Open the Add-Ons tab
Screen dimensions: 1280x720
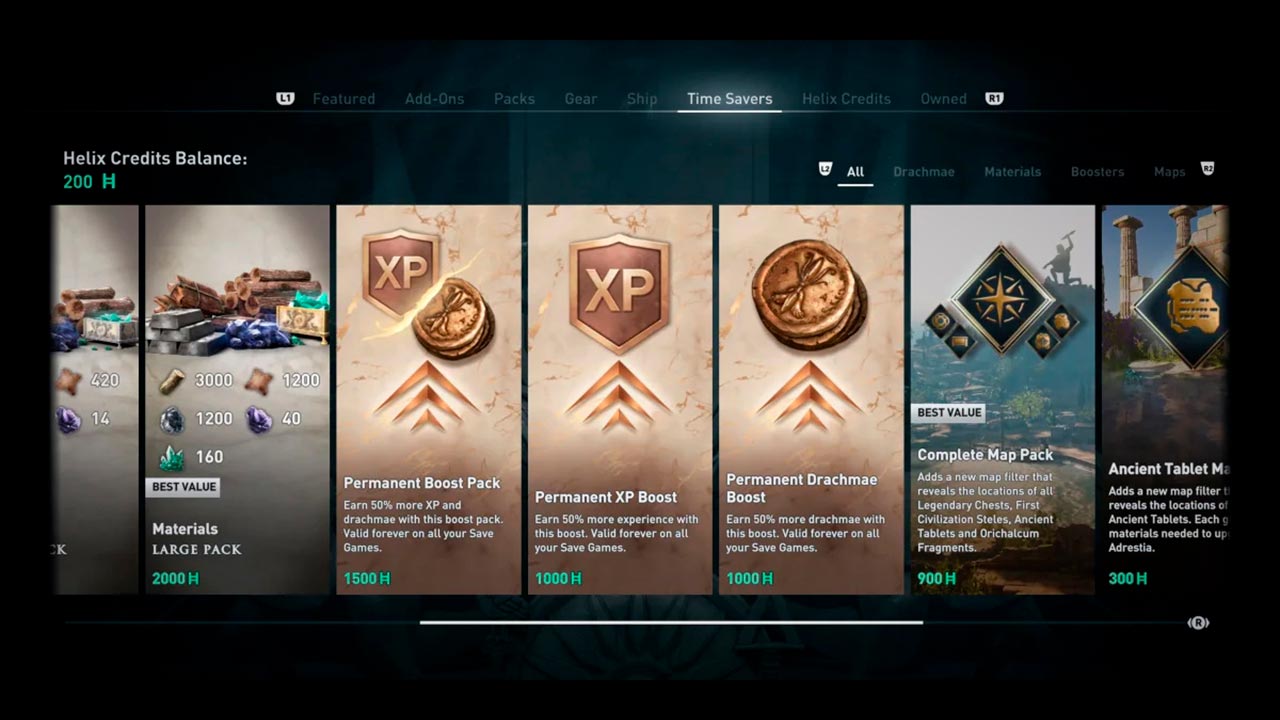pos(434,99)
